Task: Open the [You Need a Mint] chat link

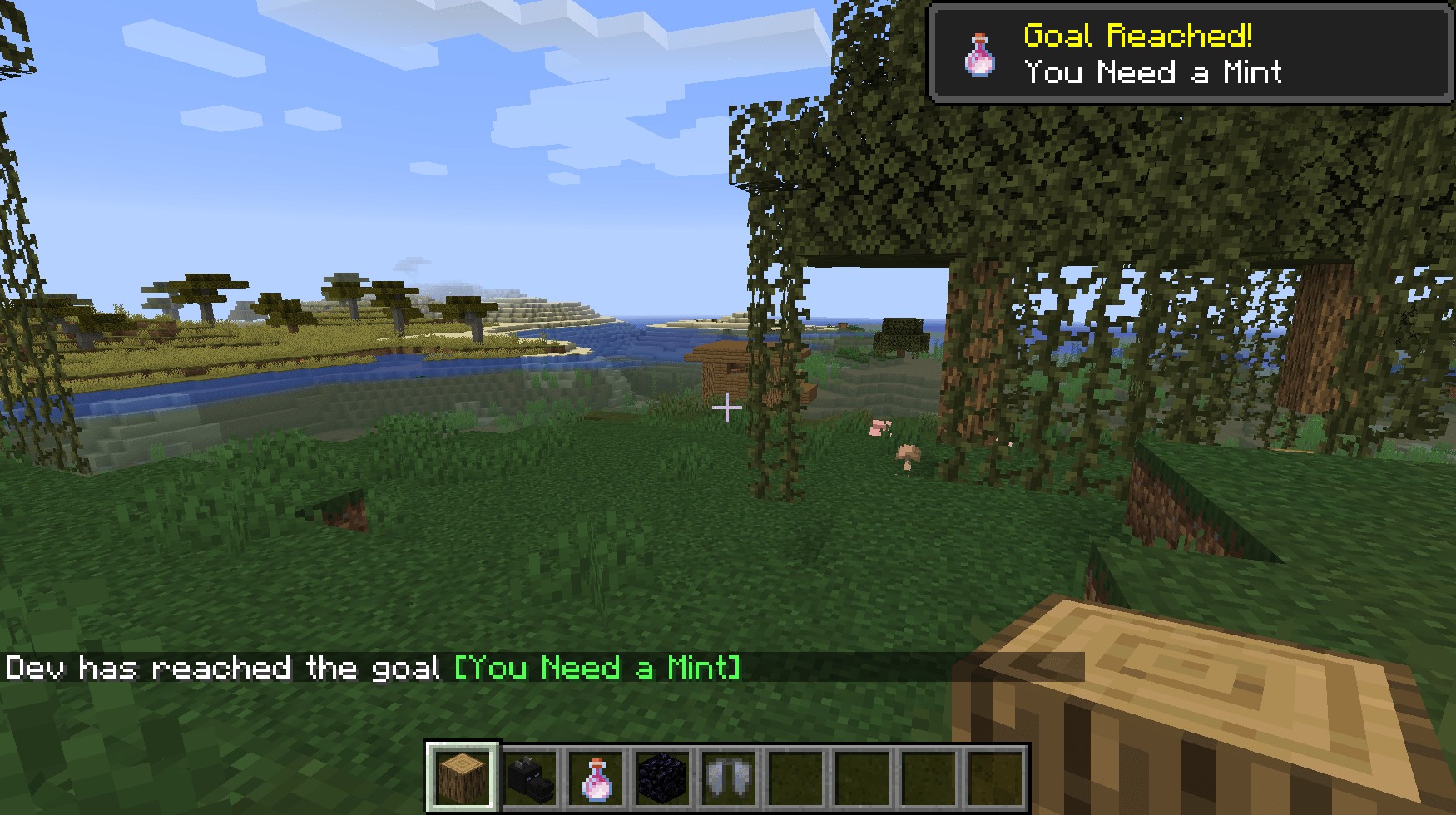Action: pyautogui.click(x=597, y=668)
